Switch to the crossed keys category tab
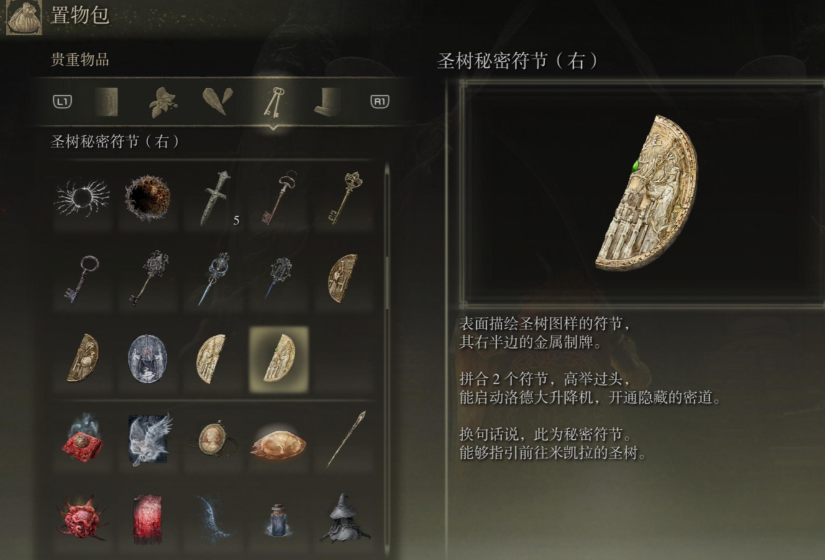Viewport: 825px width, 560px height. tap(270, 101)
